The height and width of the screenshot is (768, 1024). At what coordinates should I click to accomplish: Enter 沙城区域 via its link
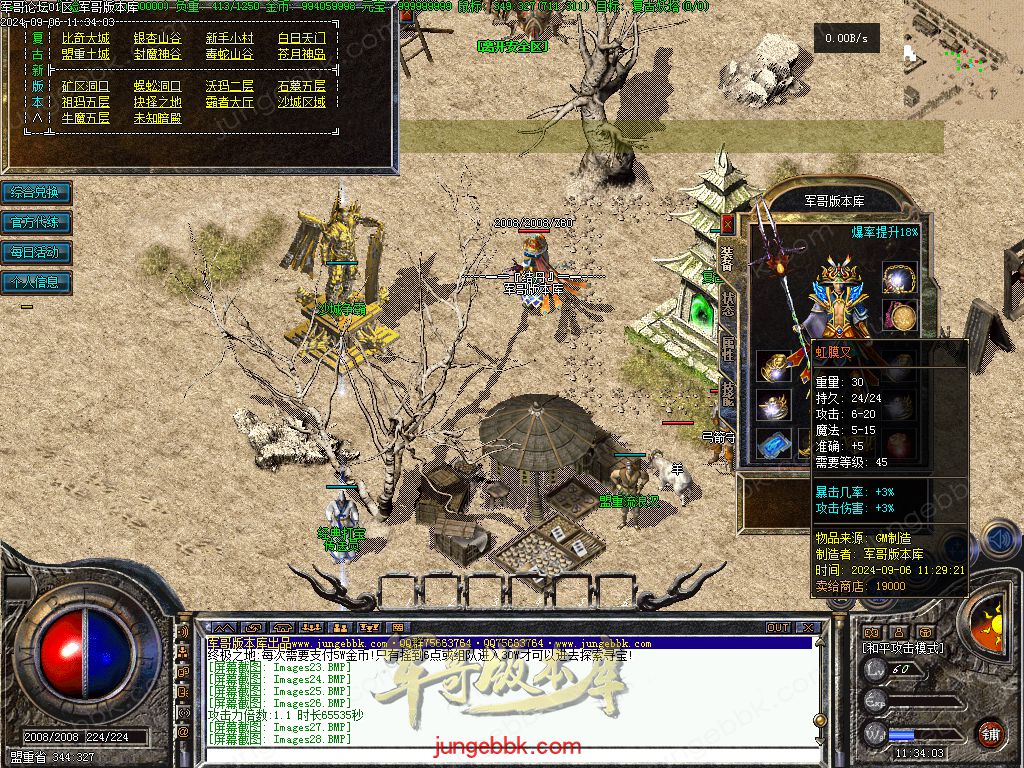click(301, 102)
